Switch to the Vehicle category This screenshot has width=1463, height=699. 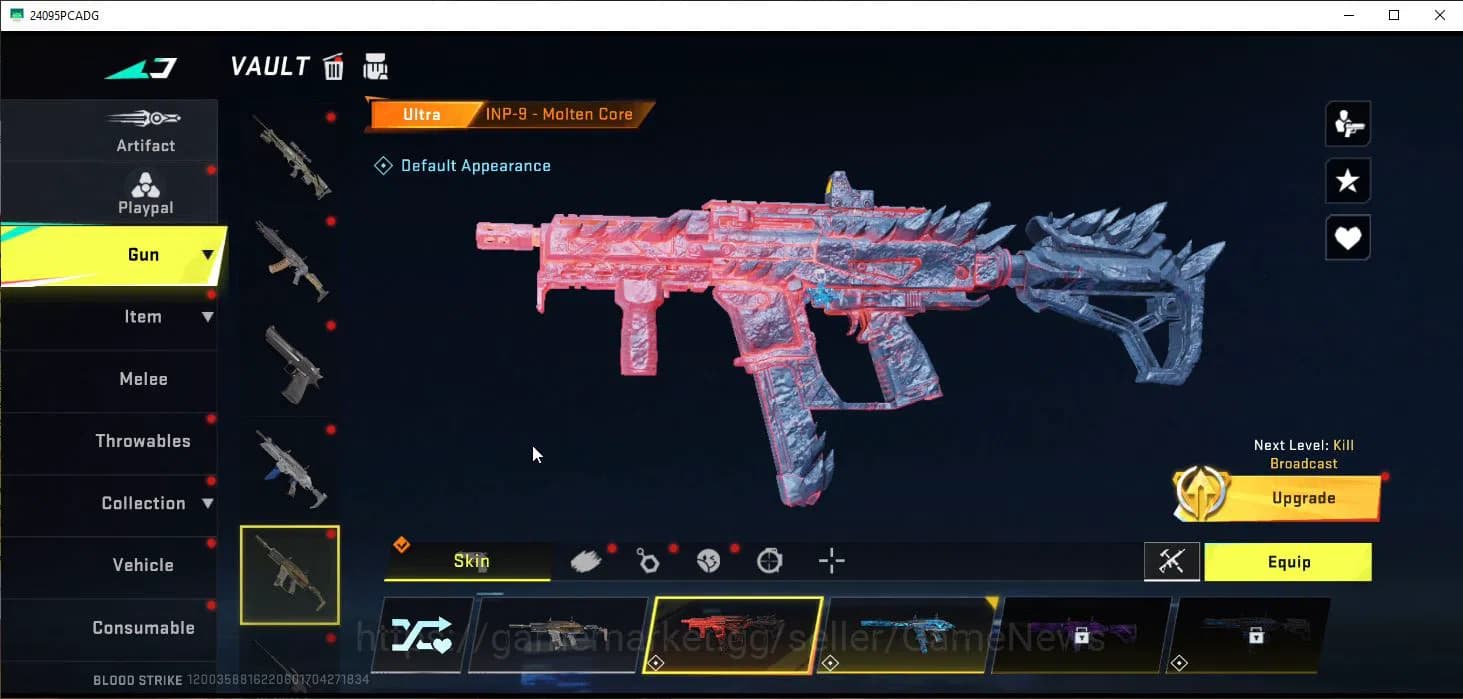coord(143,565)
